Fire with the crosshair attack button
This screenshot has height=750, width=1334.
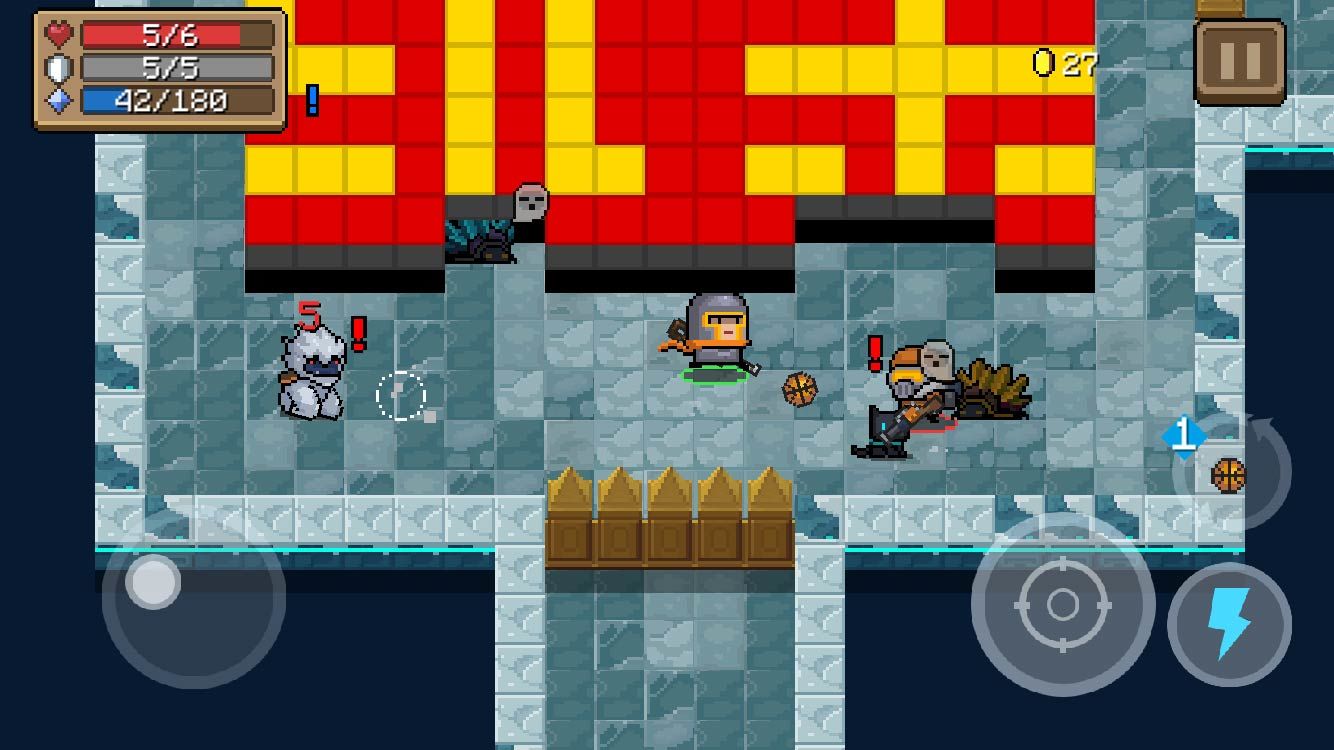tap(1062, 604)
